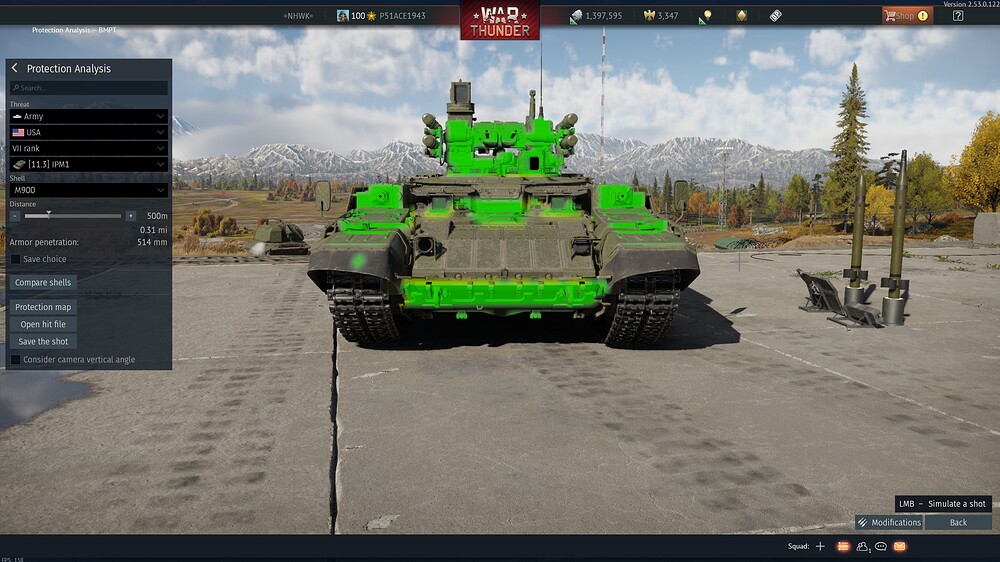Image resolution: width=1000 pixels, height=562 pixels.
Task: Open the Army threat type dropdown
Action: pyautogui.click(x=89, y=116)
